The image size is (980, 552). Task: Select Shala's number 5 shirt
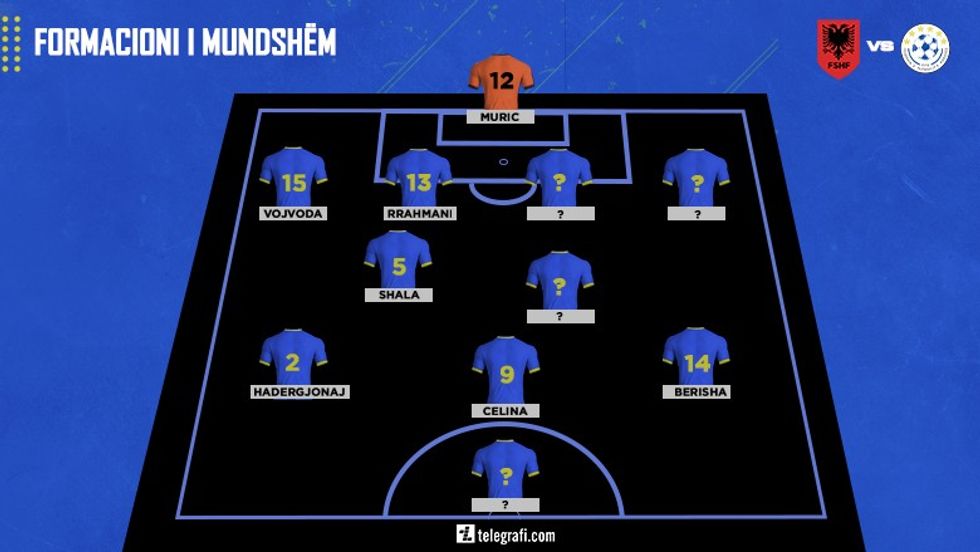398,262
